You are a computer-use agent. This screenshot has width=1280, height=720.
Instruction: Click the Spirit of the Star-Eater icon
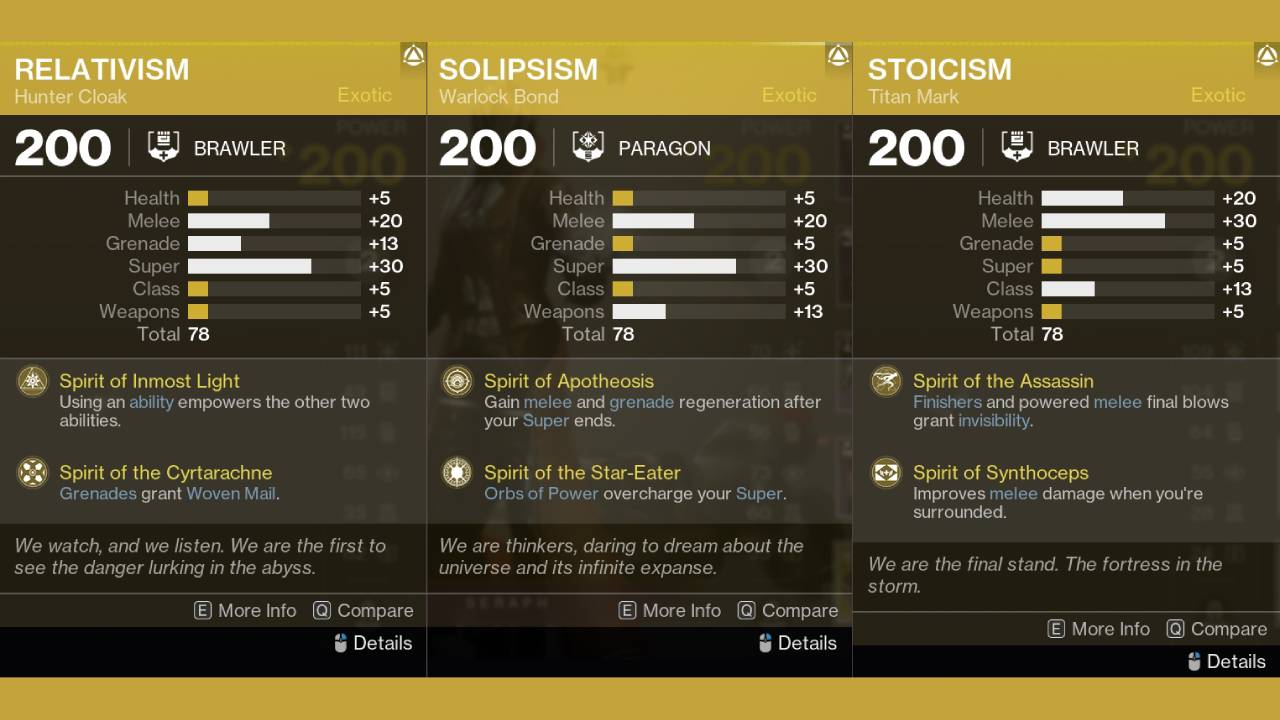click(457, 474)
